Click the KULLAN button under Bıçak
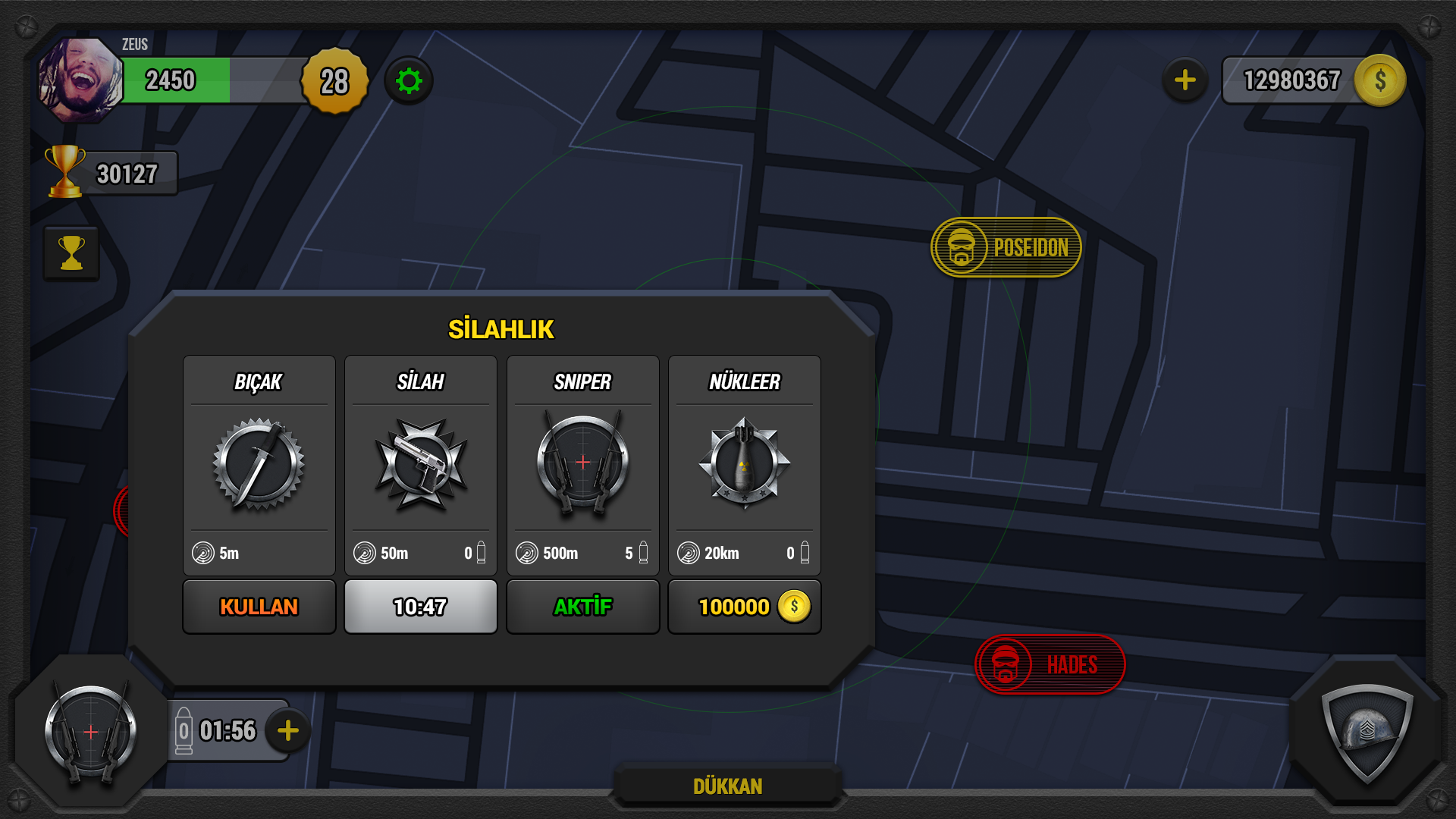1456x819 pixels. [x=259, y=607]
